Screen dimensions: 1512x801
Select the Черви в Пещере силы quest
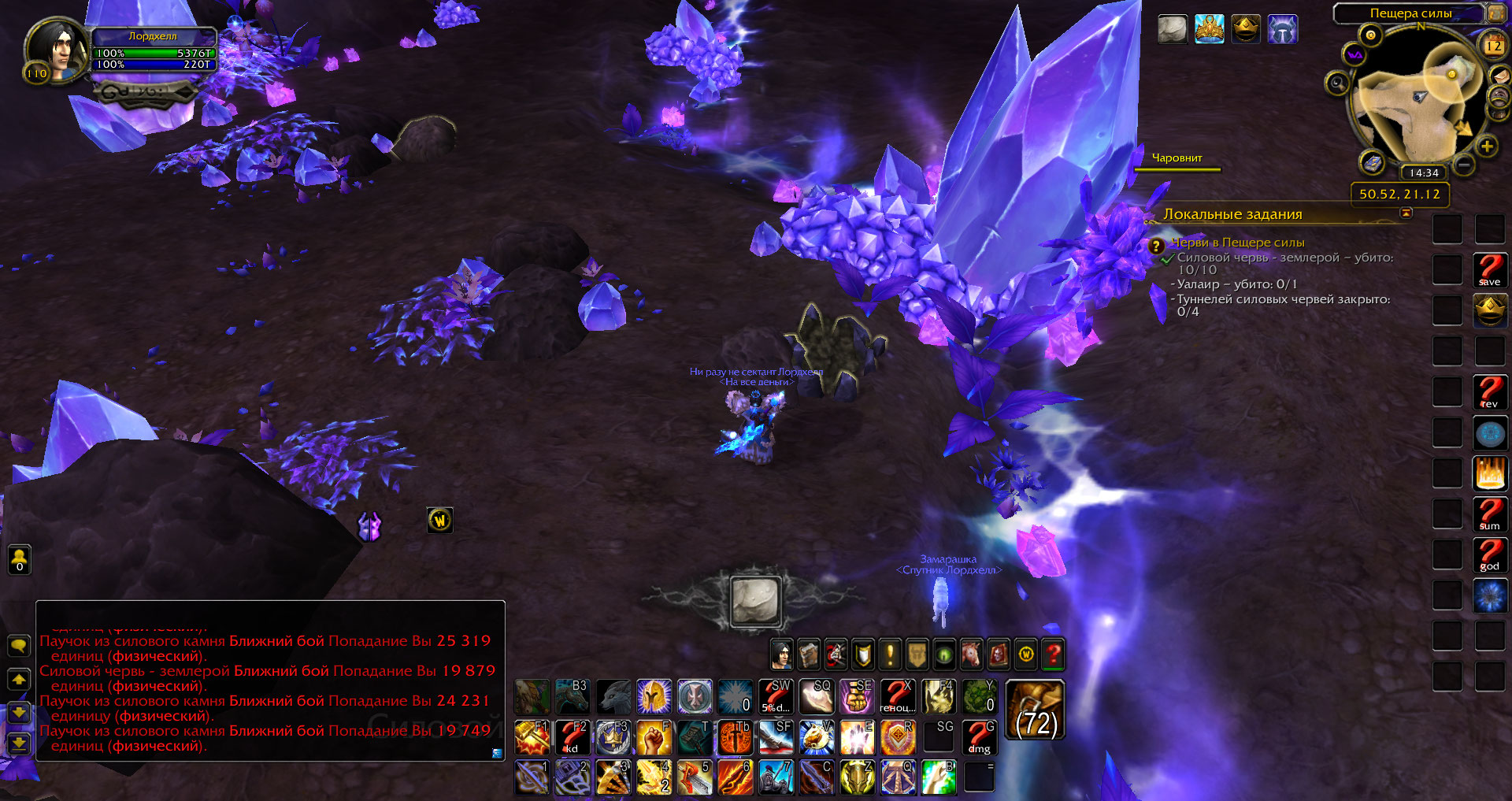point(1237,243)
